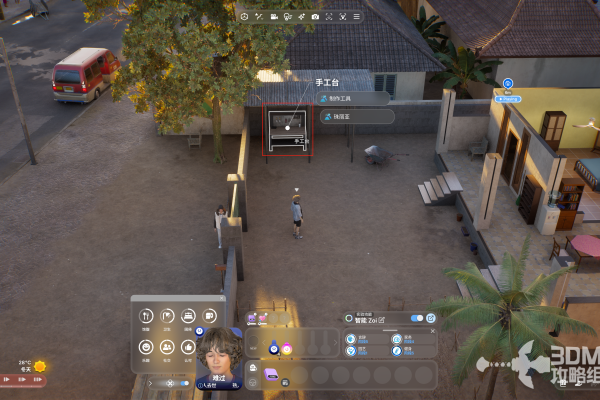
Task: Select the second workbench interaction option
Action: tap(356, 117)
